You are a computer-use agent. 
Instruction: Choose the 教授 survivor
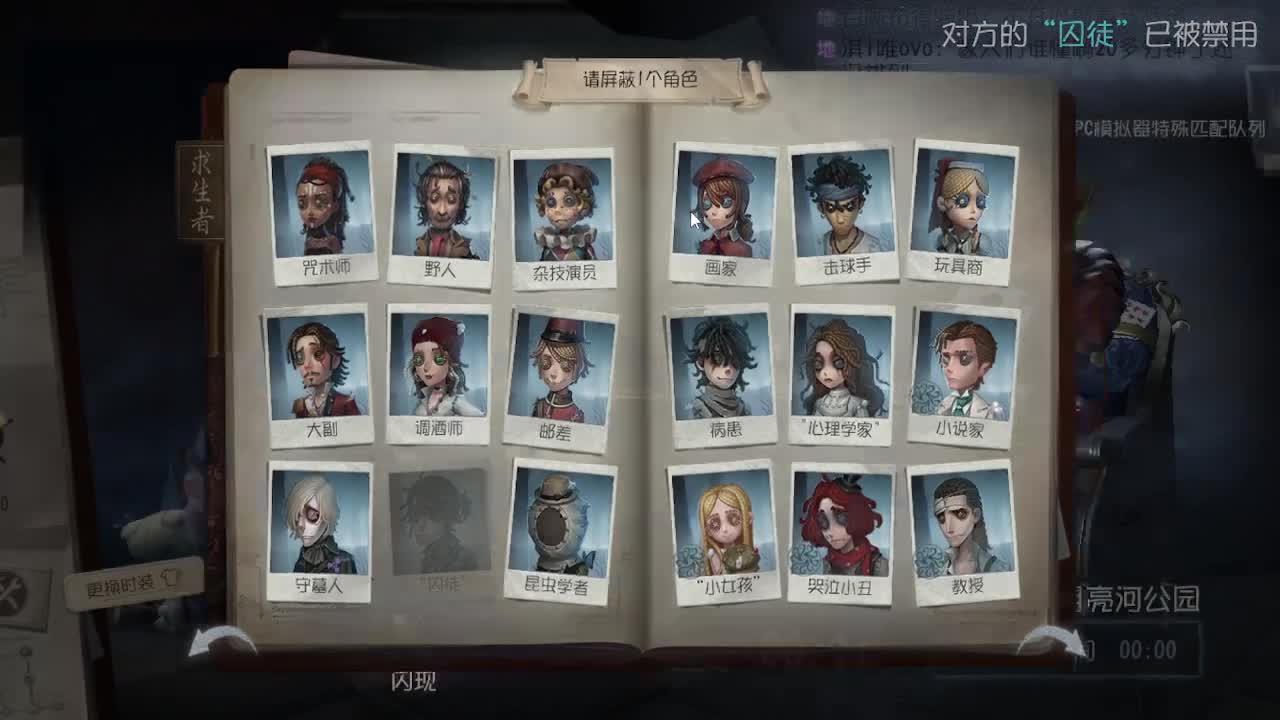point(963,525)
